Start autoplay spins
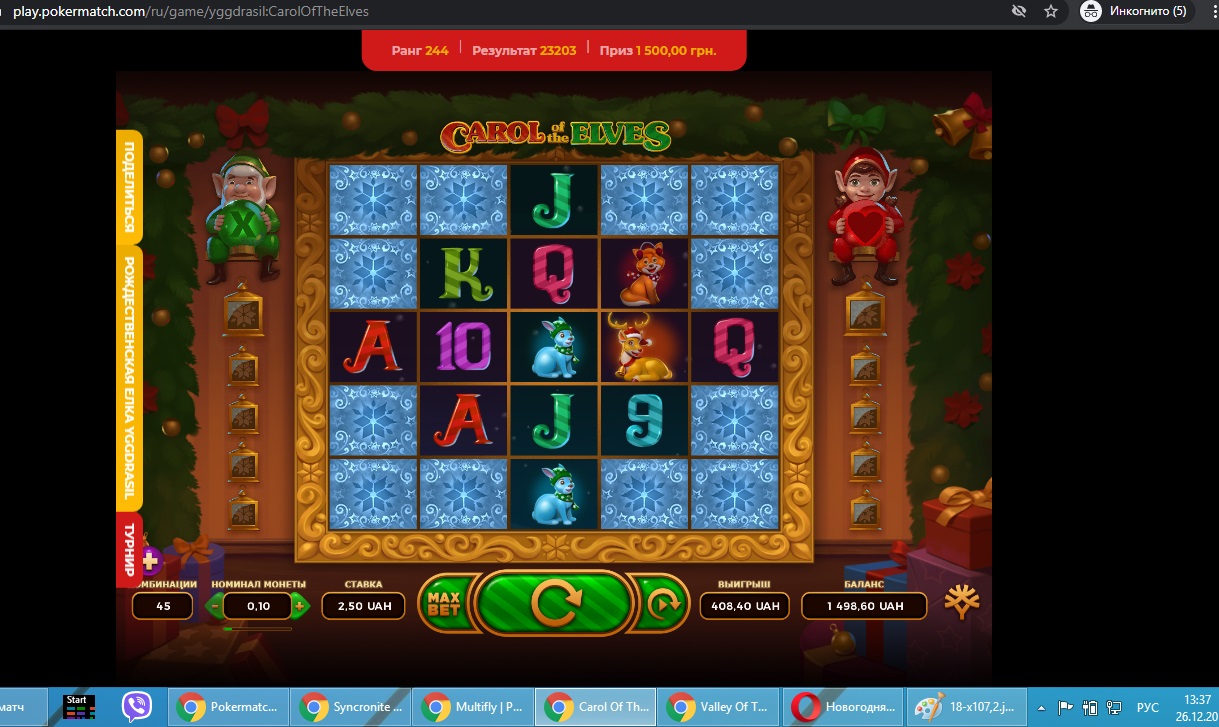Viewport: 1219px width, 727px height. pyautogui.click(x=660, y=604)
